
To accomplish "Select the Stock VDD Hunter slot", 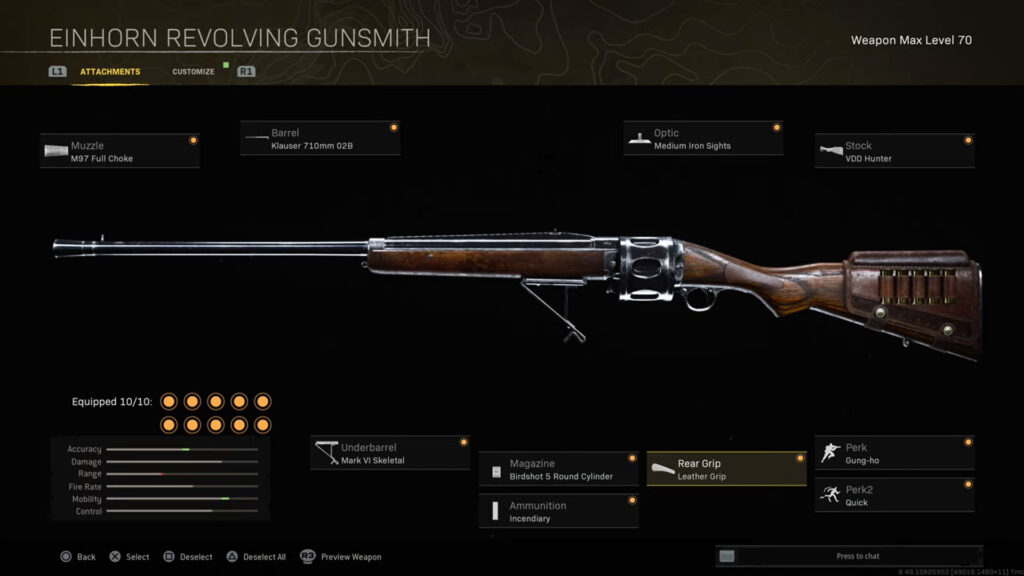I will click(894, 152).
